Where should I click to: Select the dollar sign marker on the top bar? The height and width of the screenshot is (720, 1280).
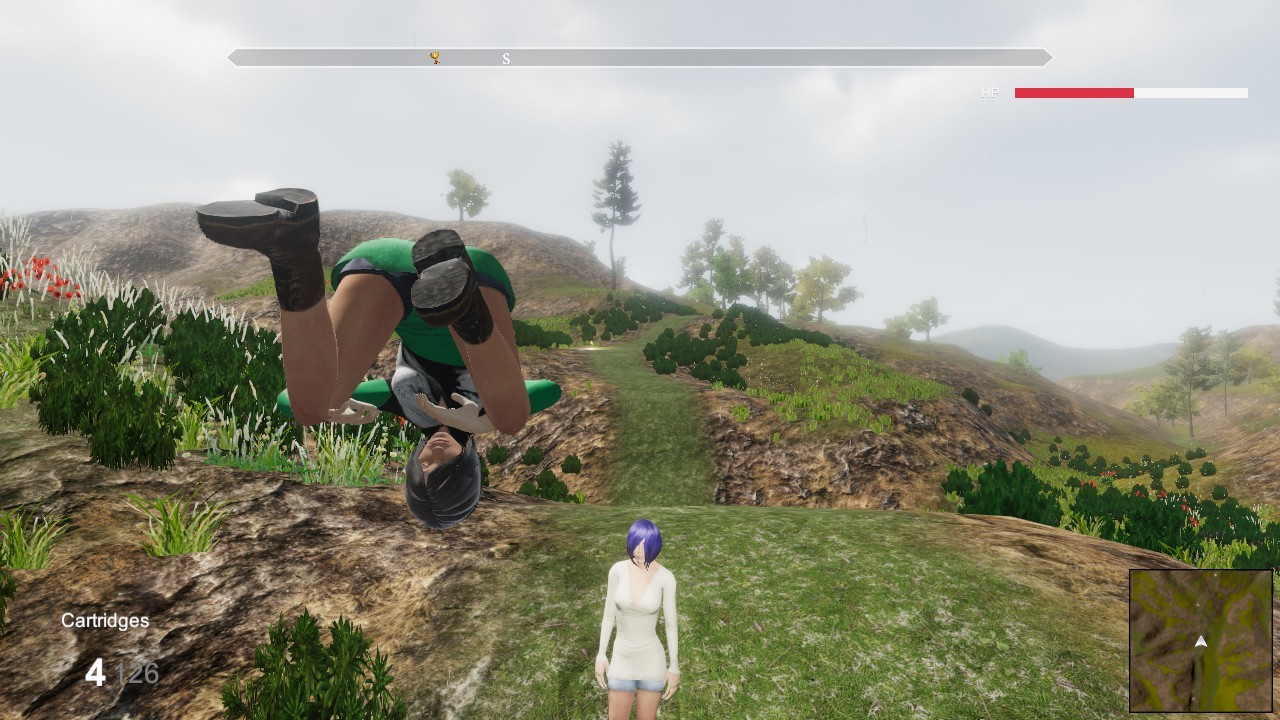coord(506,59)
